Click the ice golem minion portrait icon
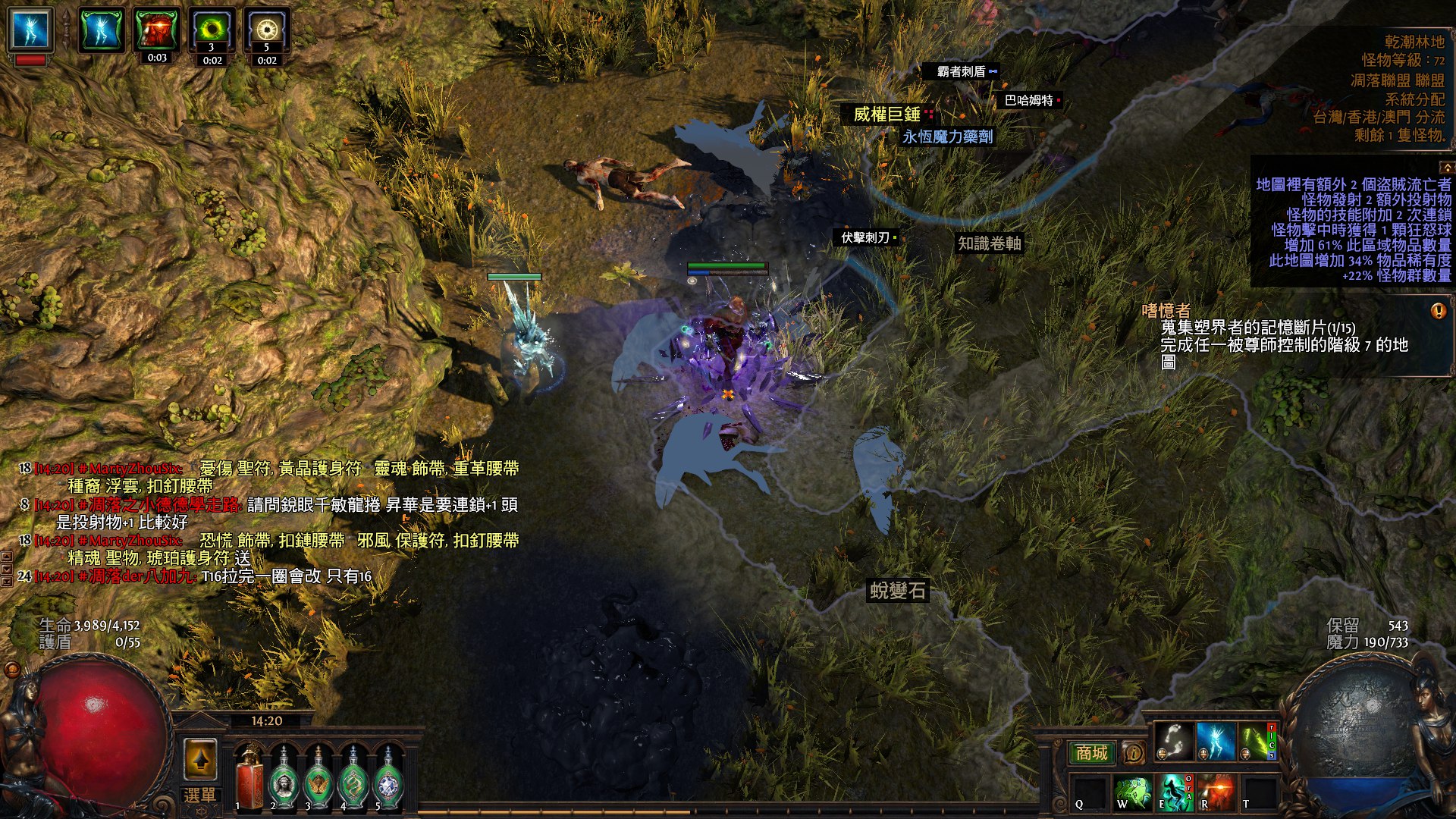The width and height of the screenshot is (1456, 819). coord(31,30)
